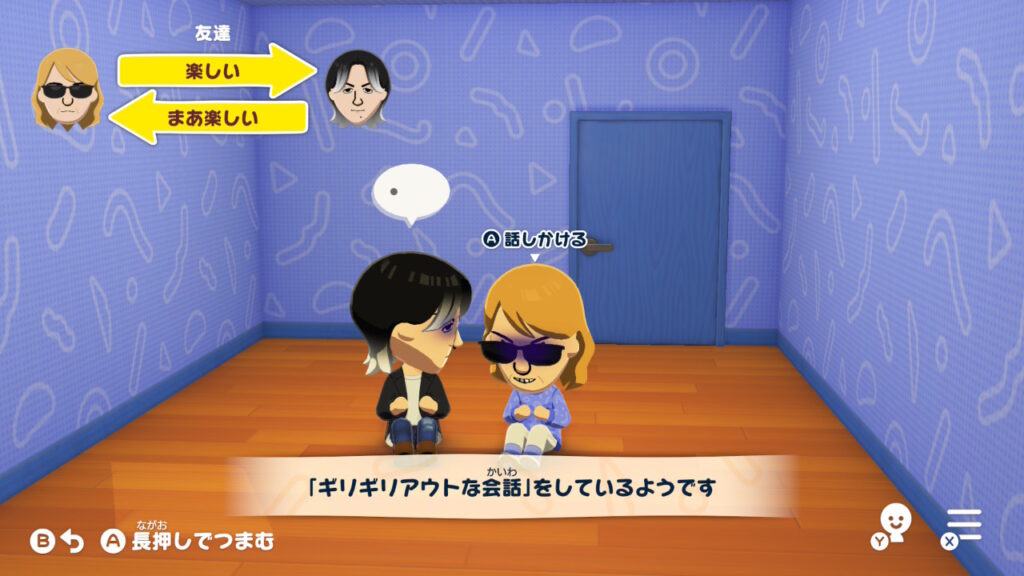Select the dark-haired Mii portrait

(358, 89)
